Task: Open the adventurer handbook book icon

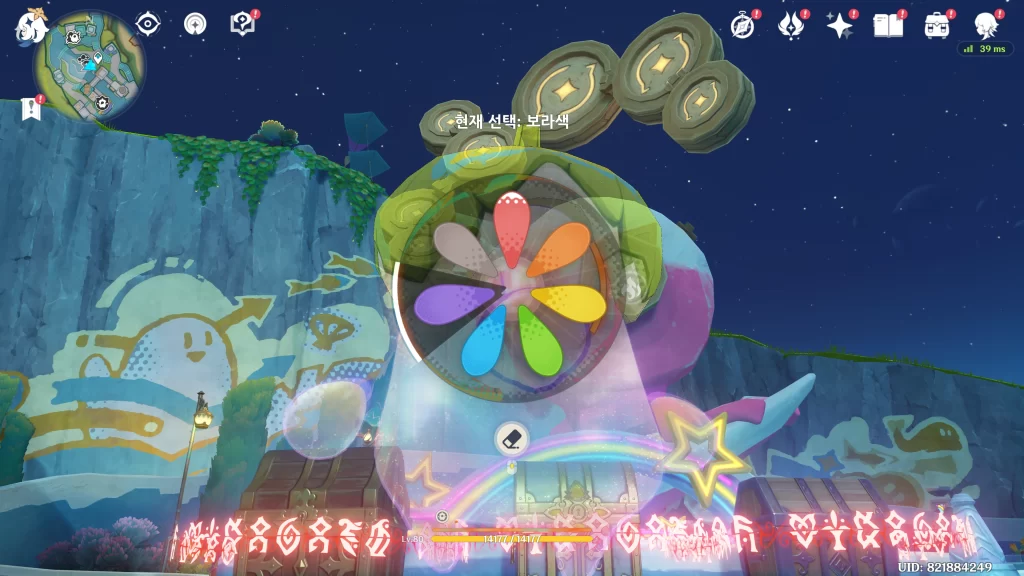Action: [x=887, y=26]
